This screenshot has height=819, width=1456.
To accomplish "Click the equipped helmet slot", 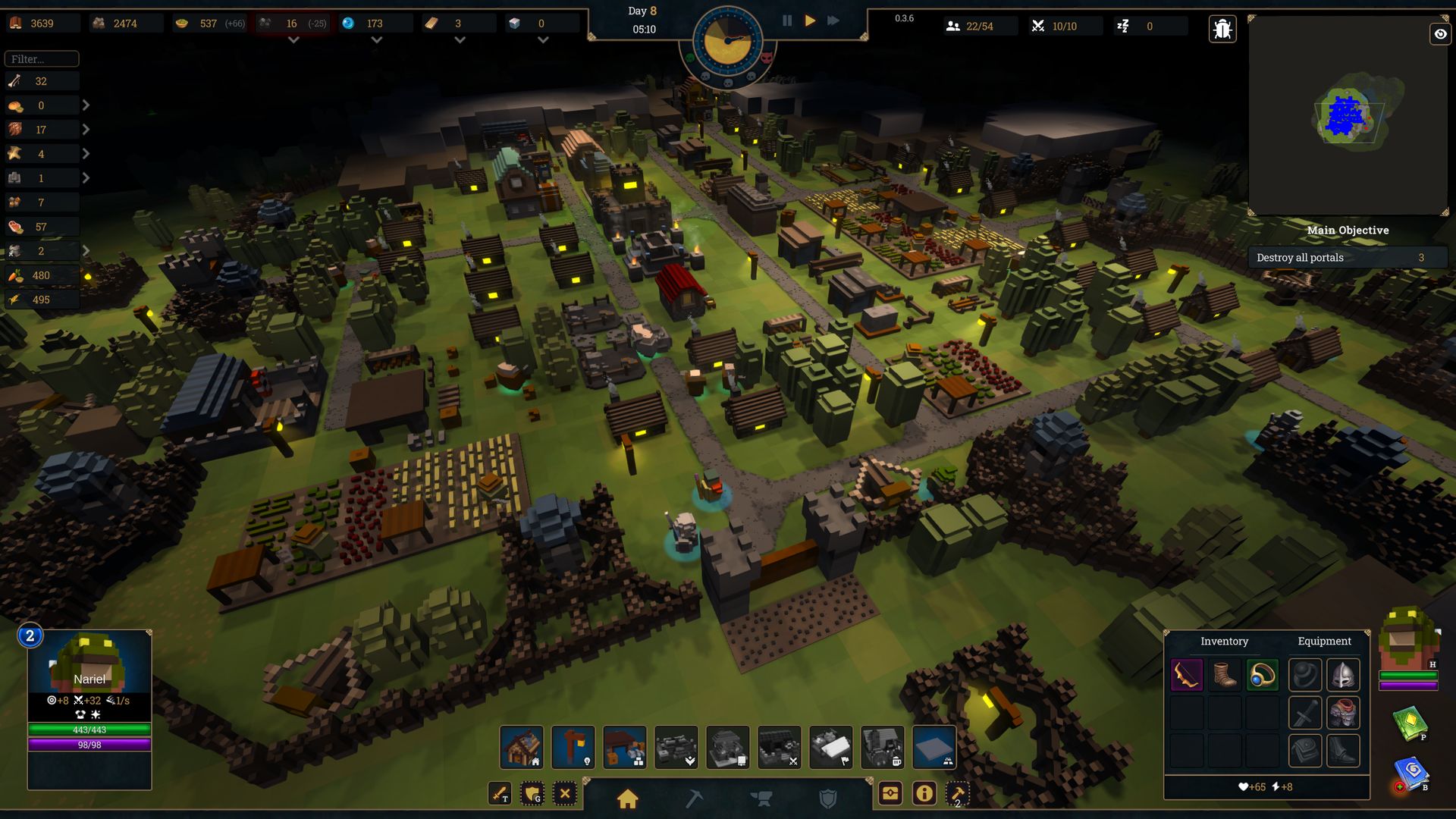I will coord(1343,675).
